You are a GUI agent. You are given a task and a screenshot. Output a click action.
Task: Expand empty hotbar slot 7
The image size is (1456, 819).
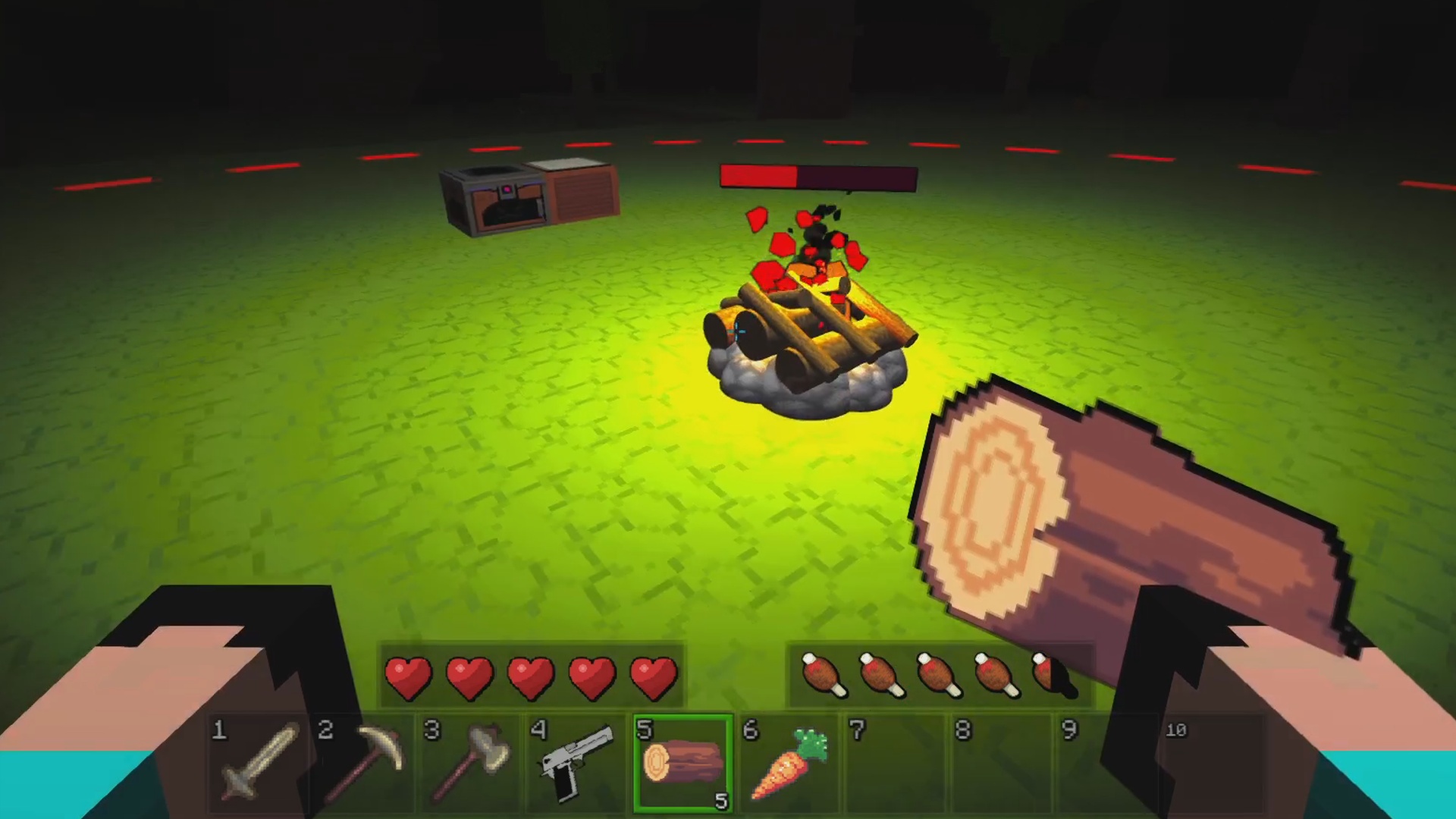click(x=895, y=762)
